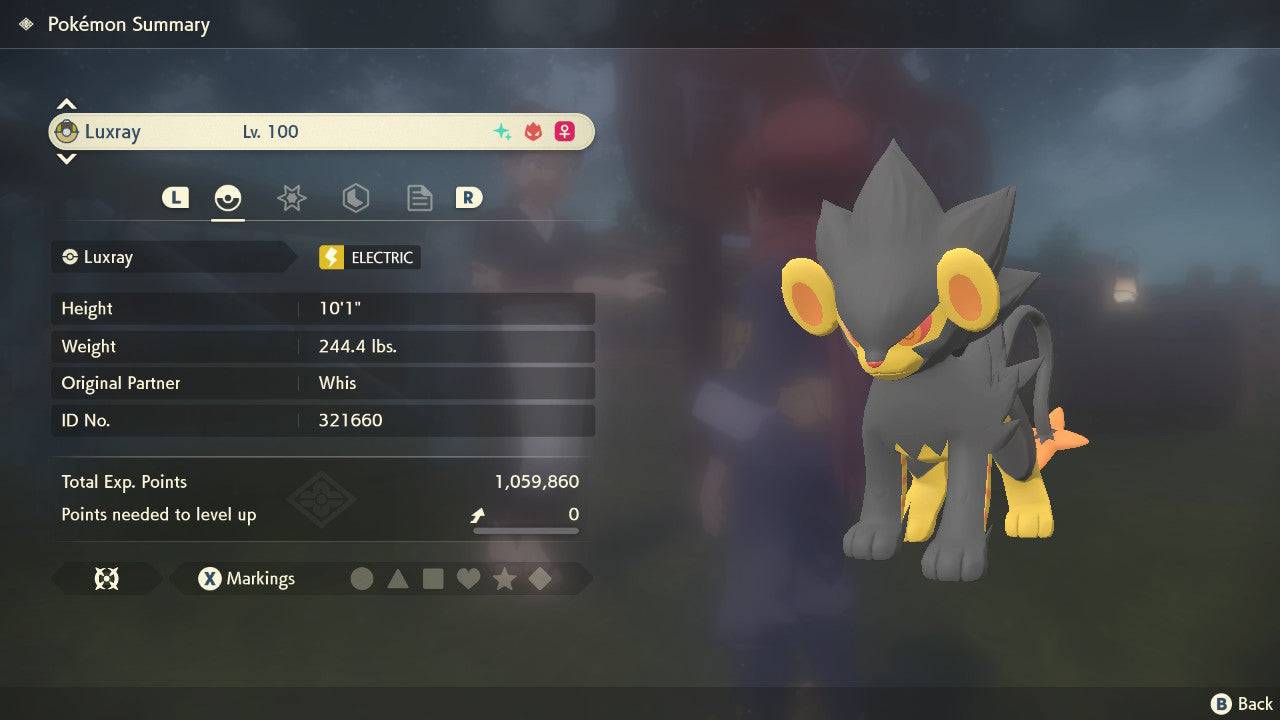
Task: Select the next Pokémon with the down arrow
Action: tap(66, 158)
